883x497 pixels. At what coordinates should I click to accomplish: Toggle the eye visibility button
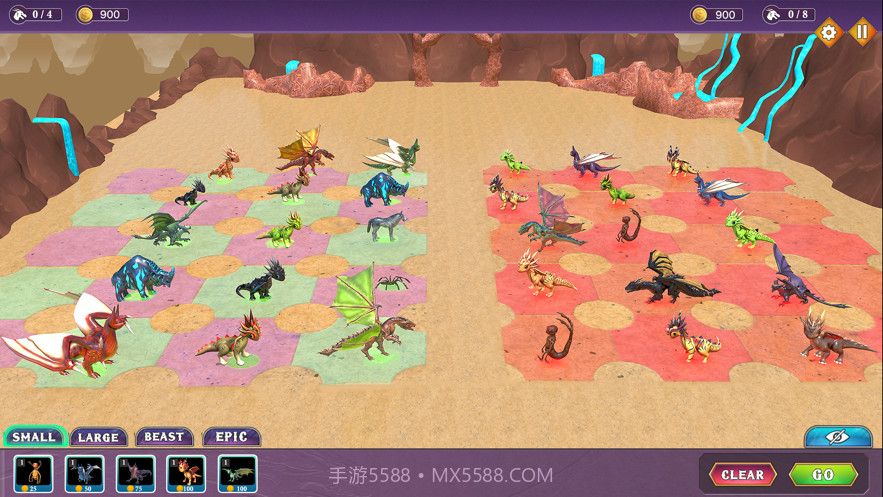(x=837, y=437)
